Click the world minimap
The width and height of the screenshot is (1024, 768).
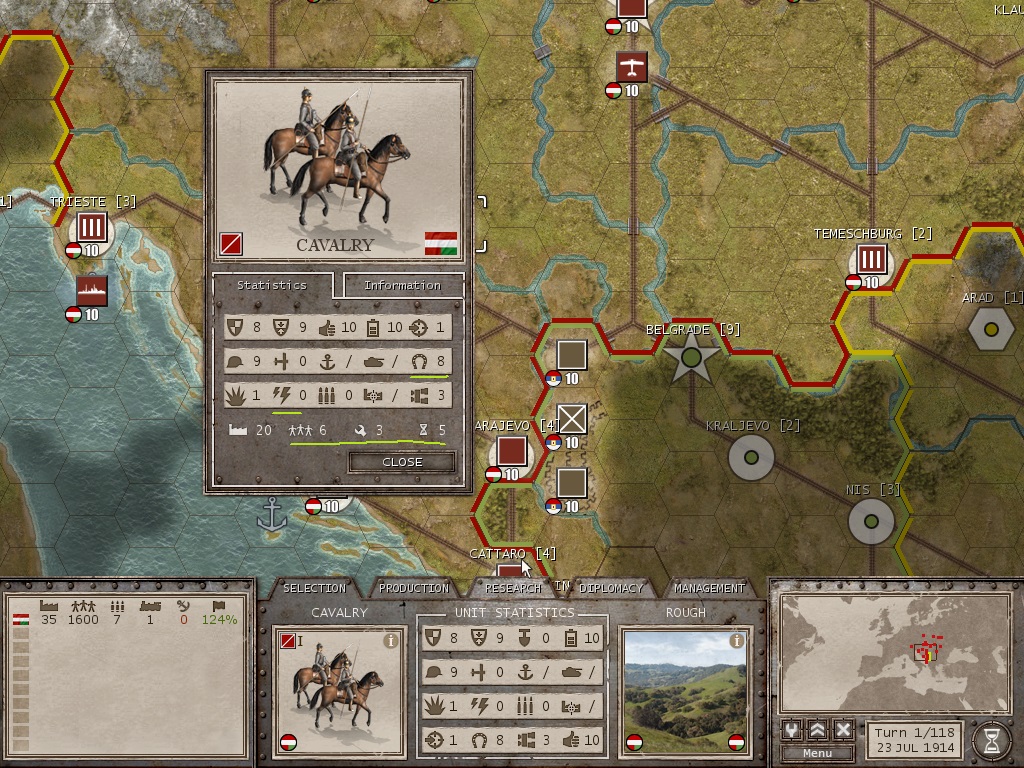[894, 653]
